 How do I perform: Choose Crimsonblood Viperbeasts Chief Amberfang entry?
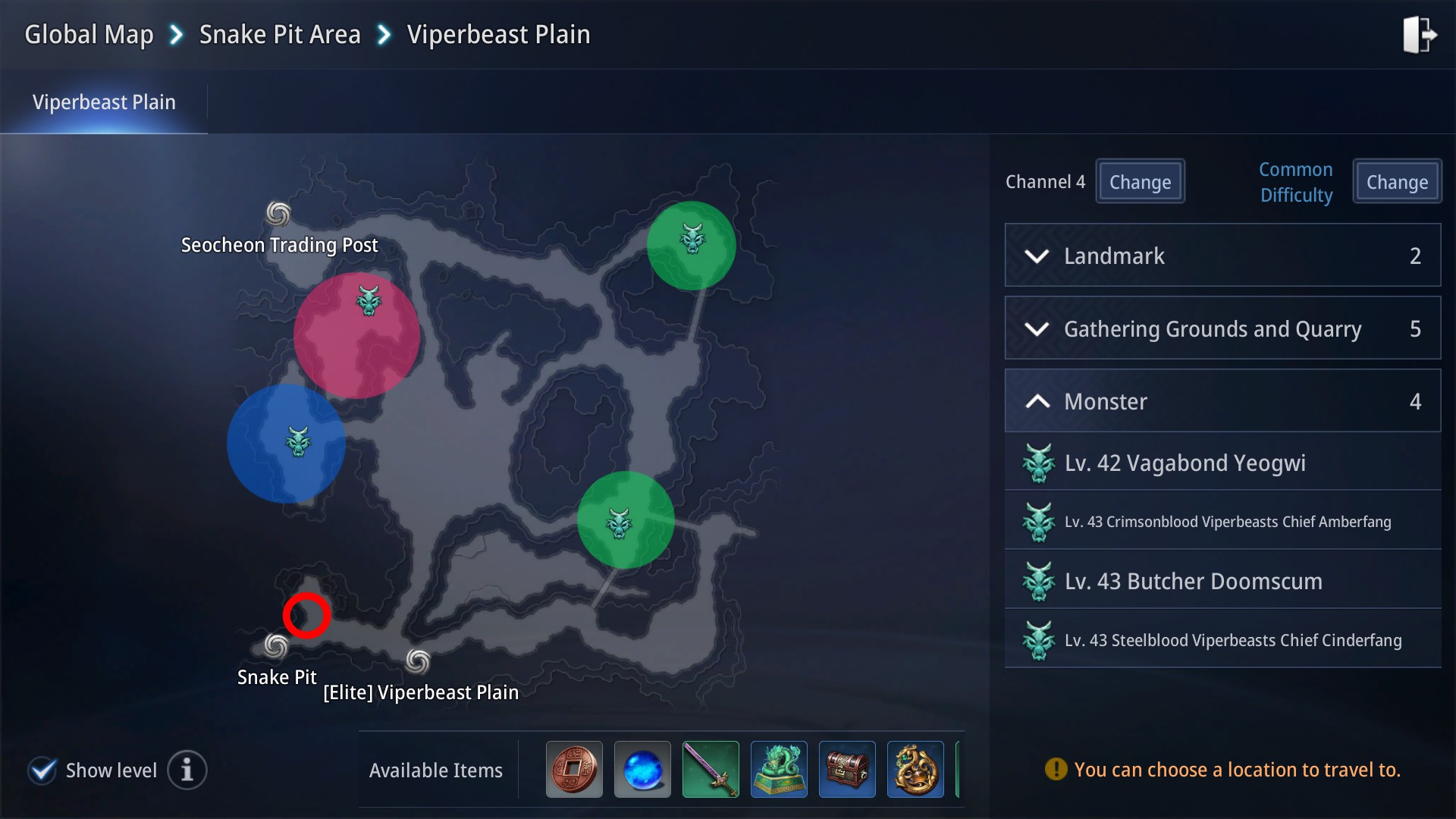click(1222, 522)
